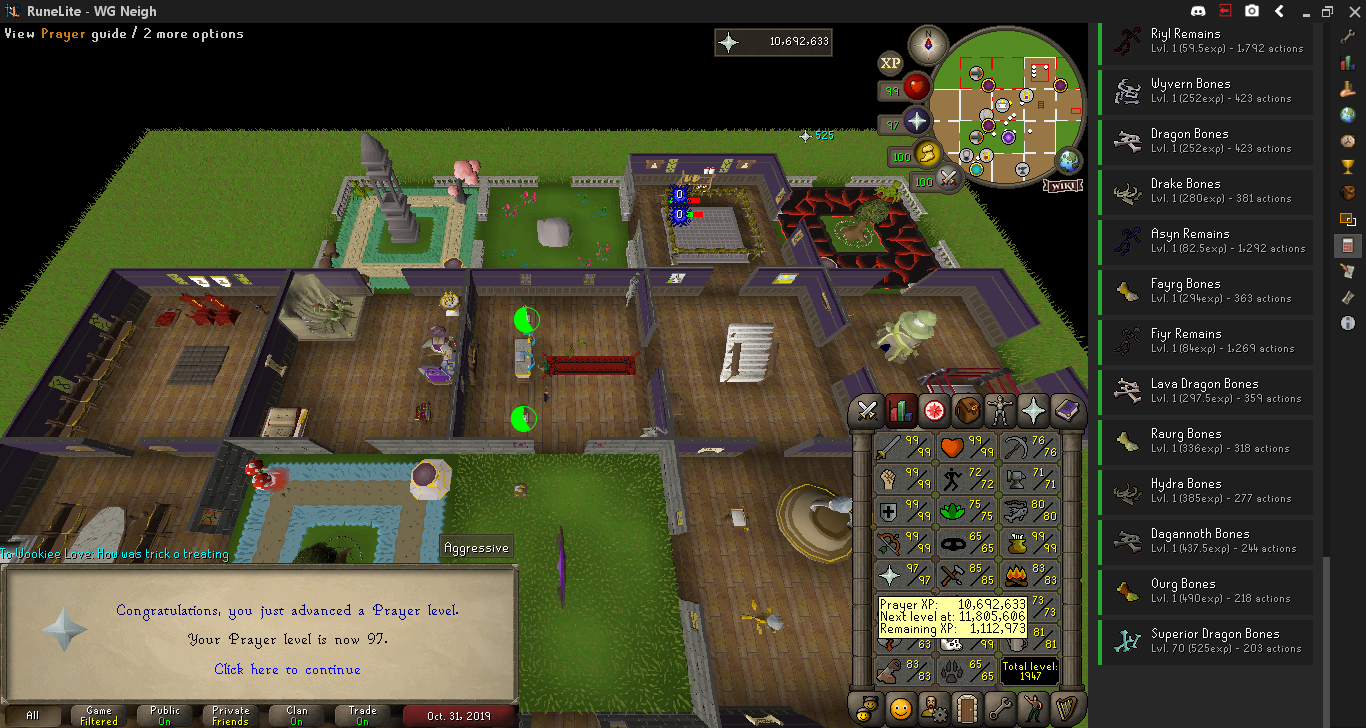Select the Firemaking skill in the skills list

pyautogui.click(x=1028, y=576)
